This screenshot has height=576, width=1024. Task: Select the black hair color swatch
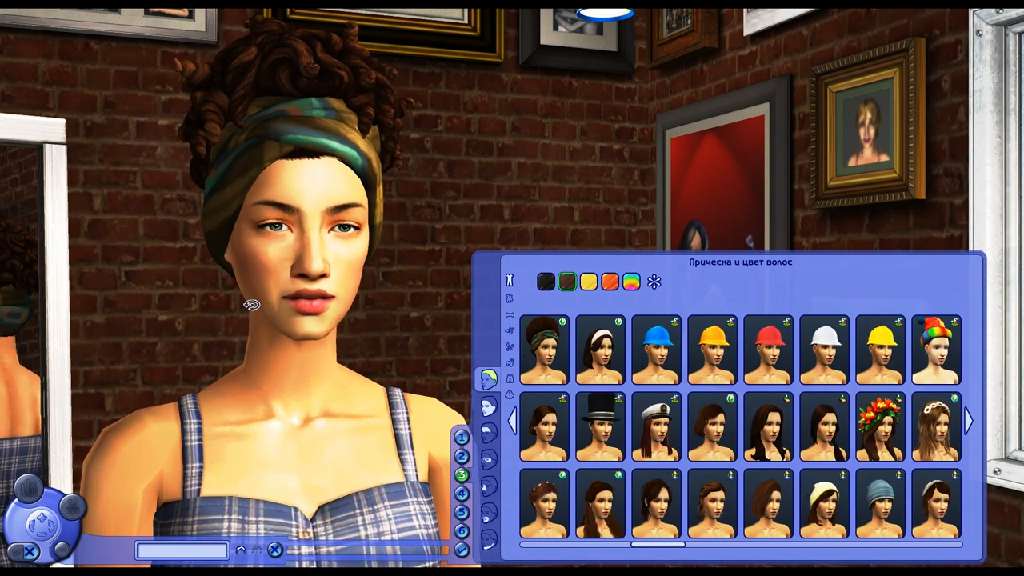coord(546,282)
